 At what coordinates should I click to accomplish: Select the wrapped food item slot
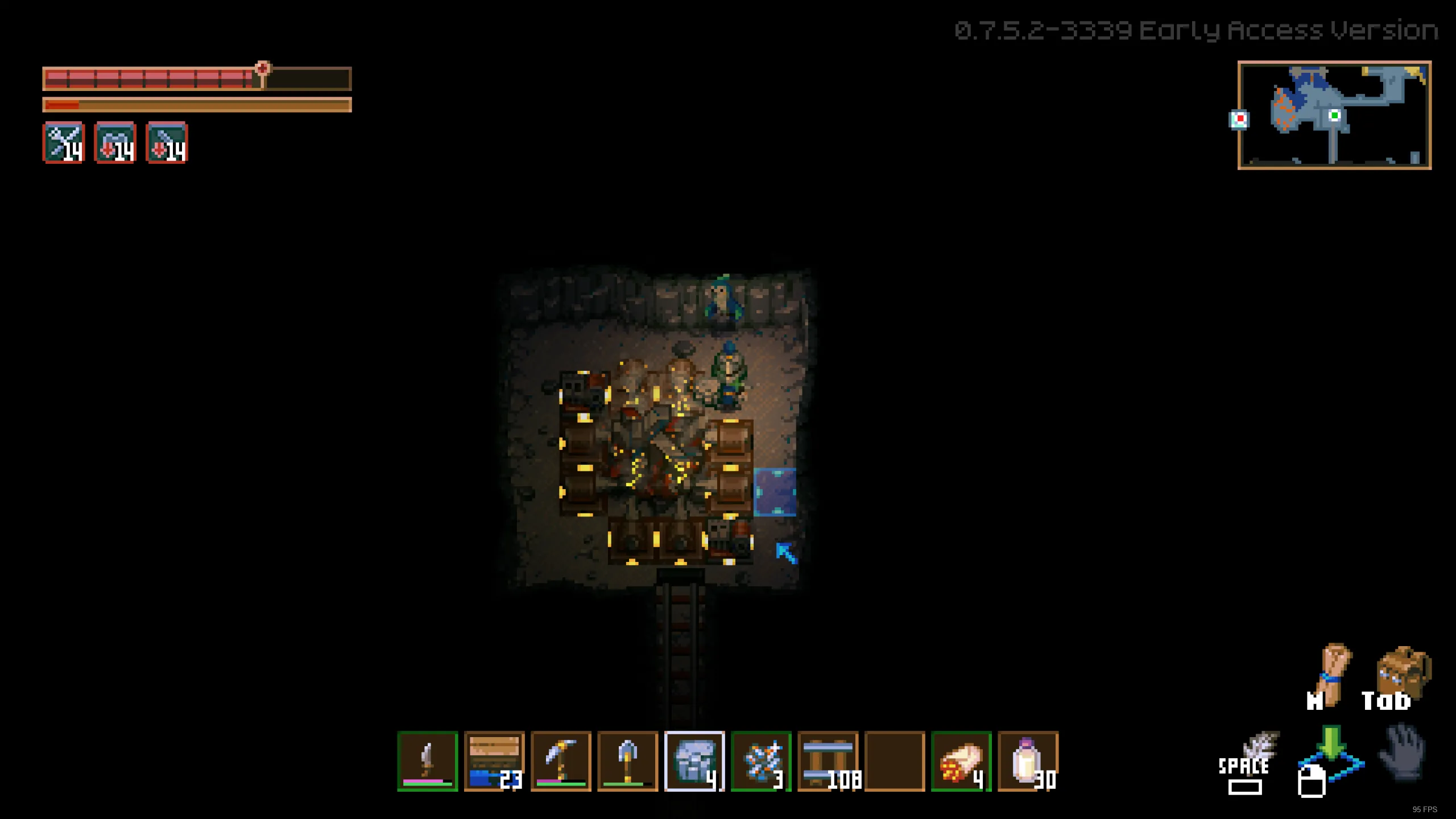coord(961,761)
